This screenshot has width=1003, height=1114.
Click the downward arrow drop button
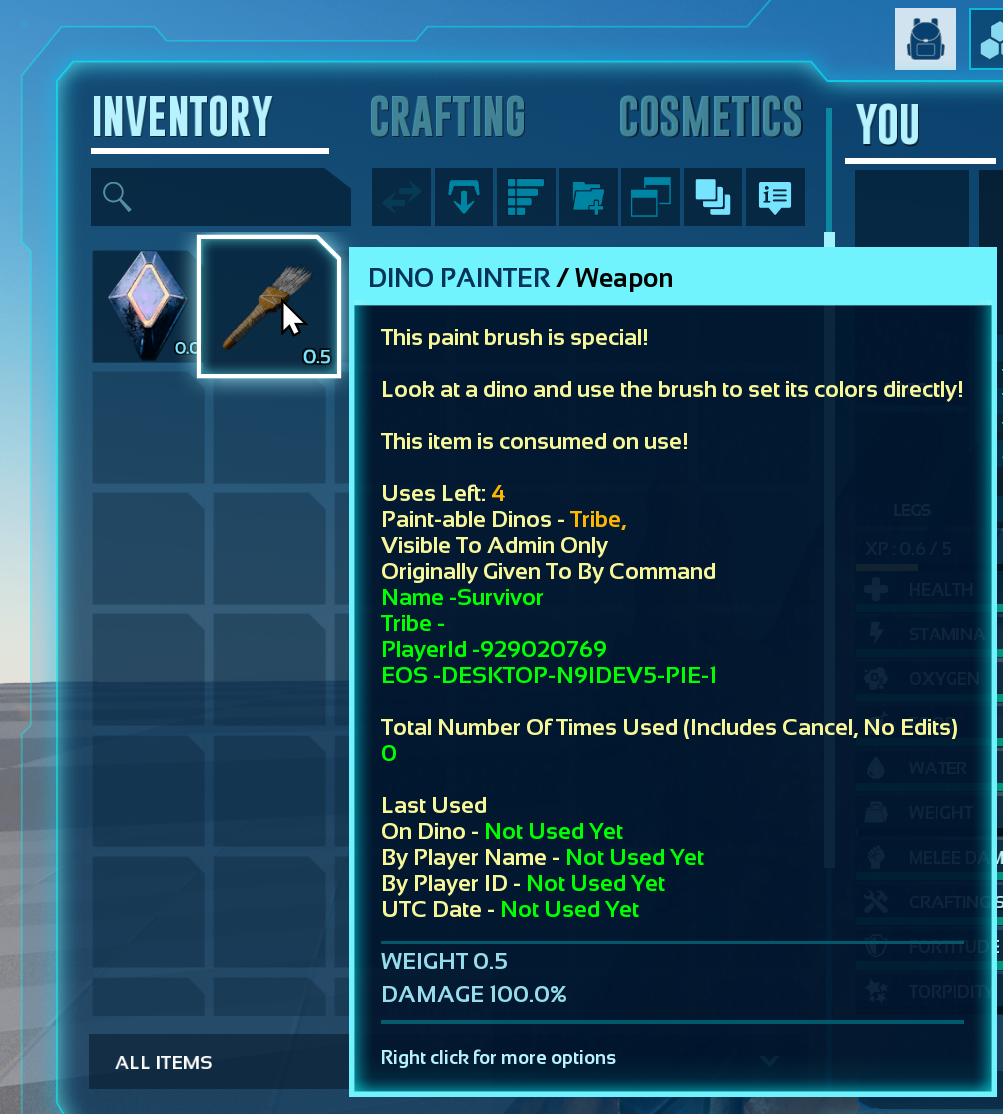point(464,197)
